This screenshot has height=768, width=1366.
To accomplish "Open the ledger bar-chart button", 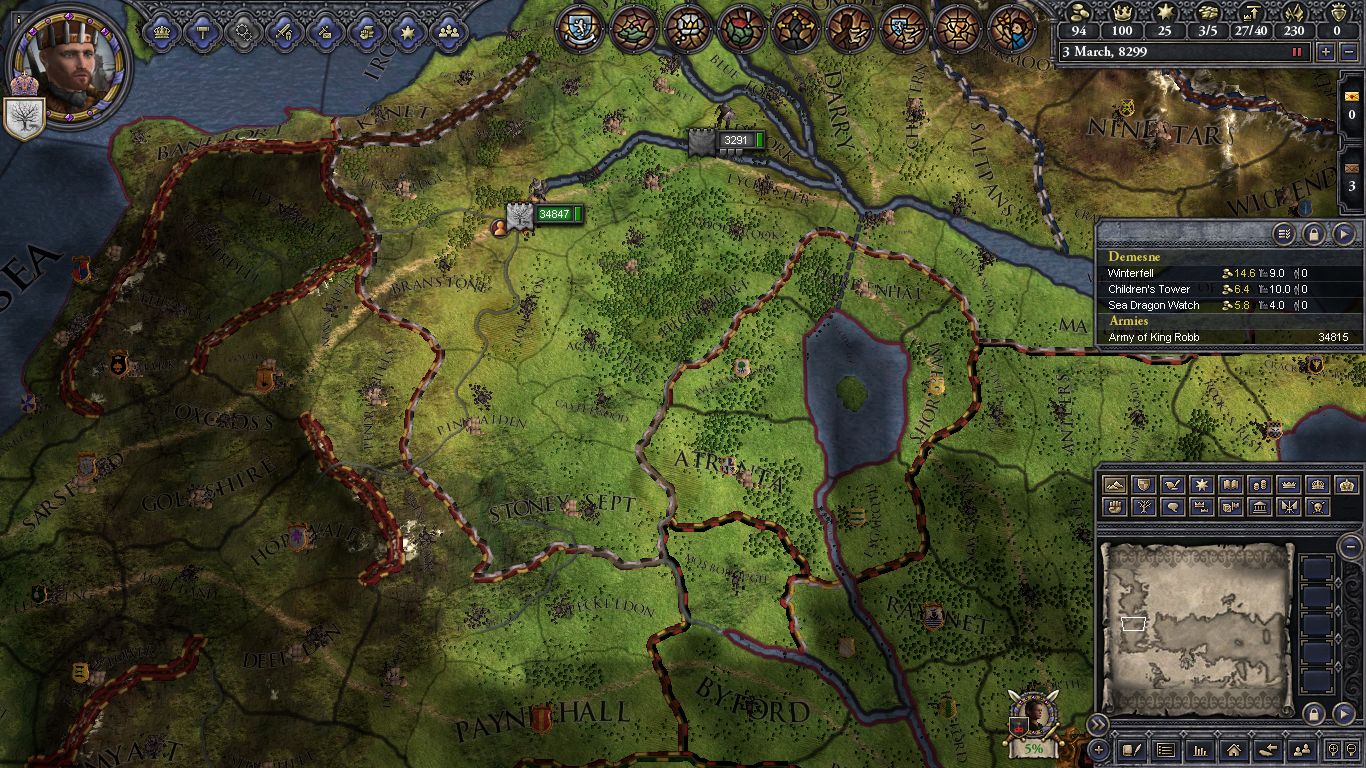I will (1199, 749).
